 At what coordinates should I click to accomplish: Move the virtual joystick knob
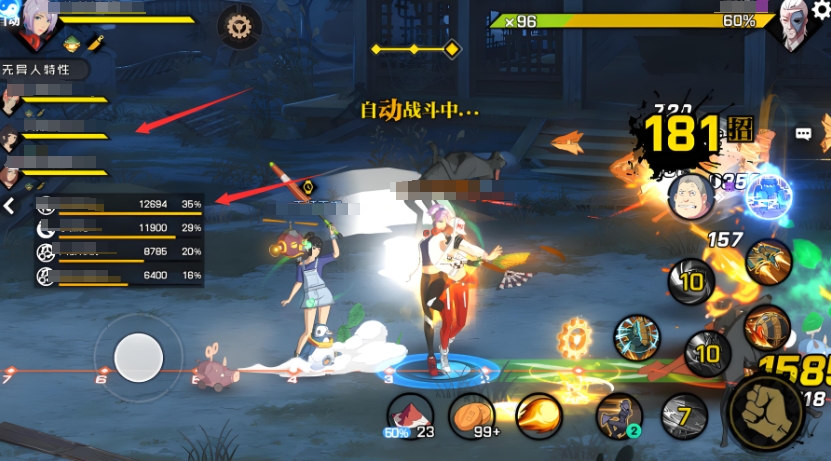(138, 356)
